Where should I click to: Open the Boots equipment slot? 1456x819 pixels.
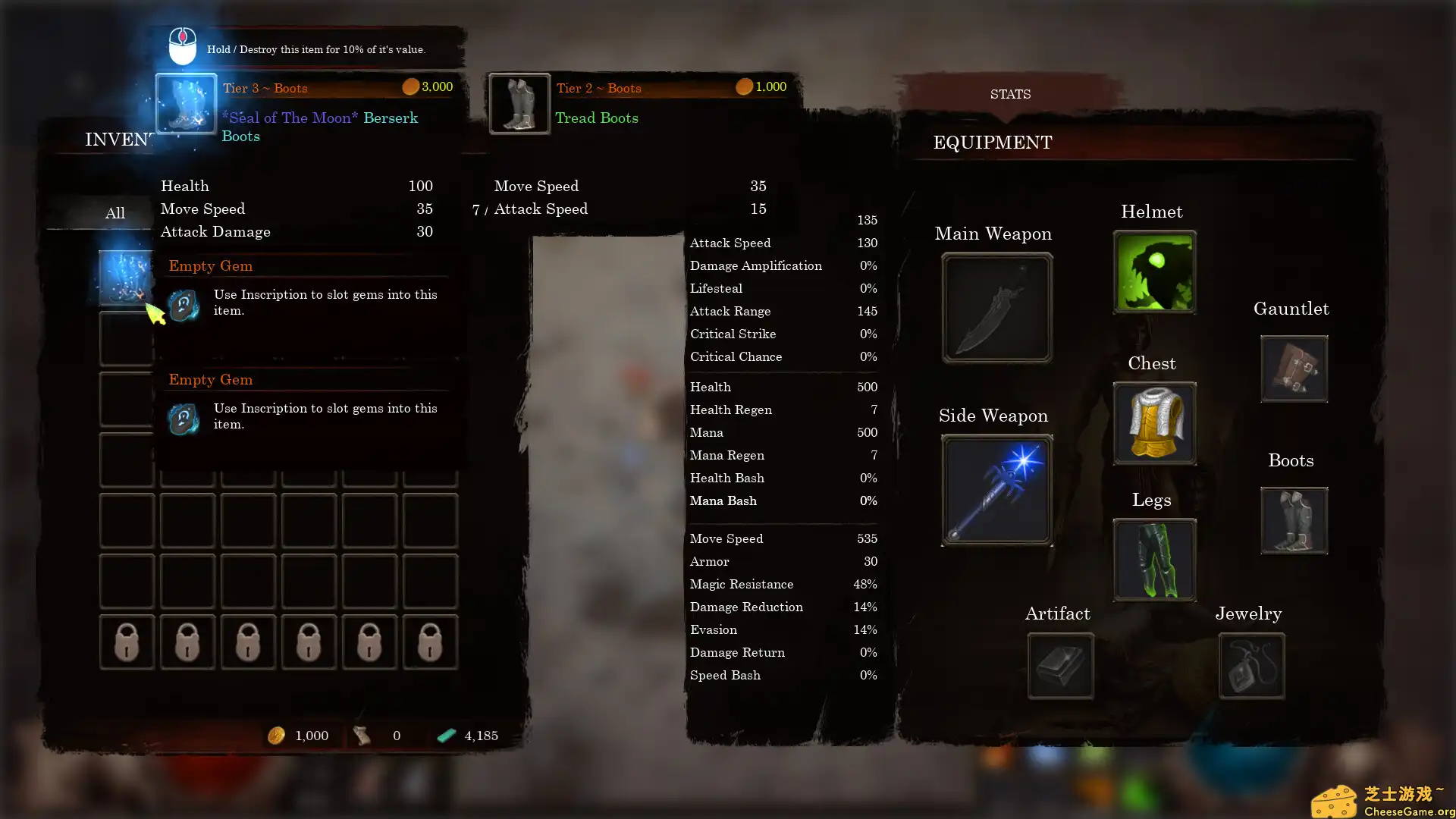pos(1293,520)
